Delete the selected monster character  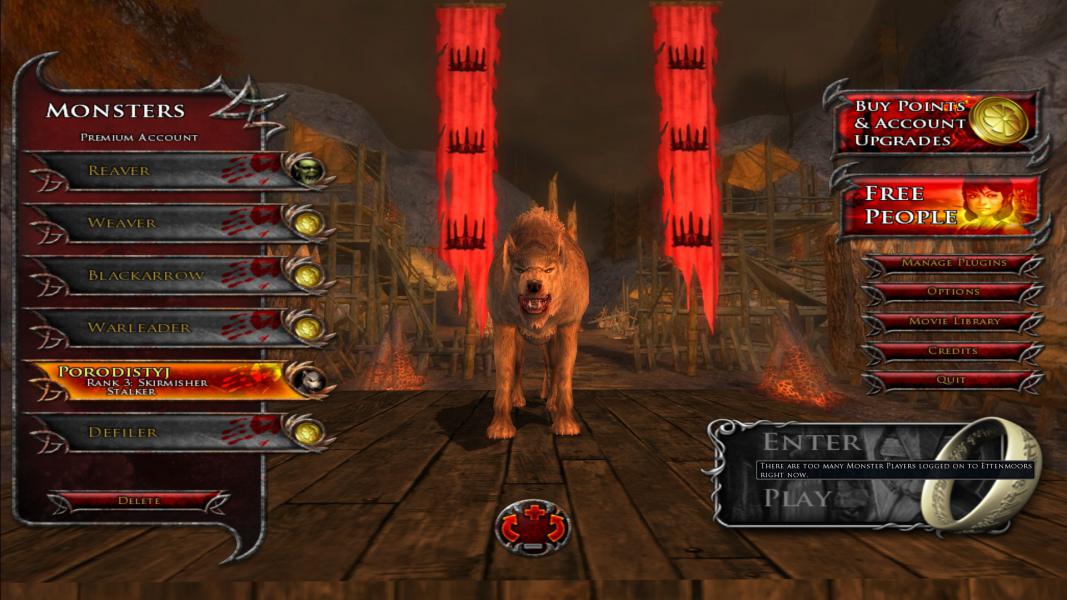pyautogui.click(x=139, y=501)
